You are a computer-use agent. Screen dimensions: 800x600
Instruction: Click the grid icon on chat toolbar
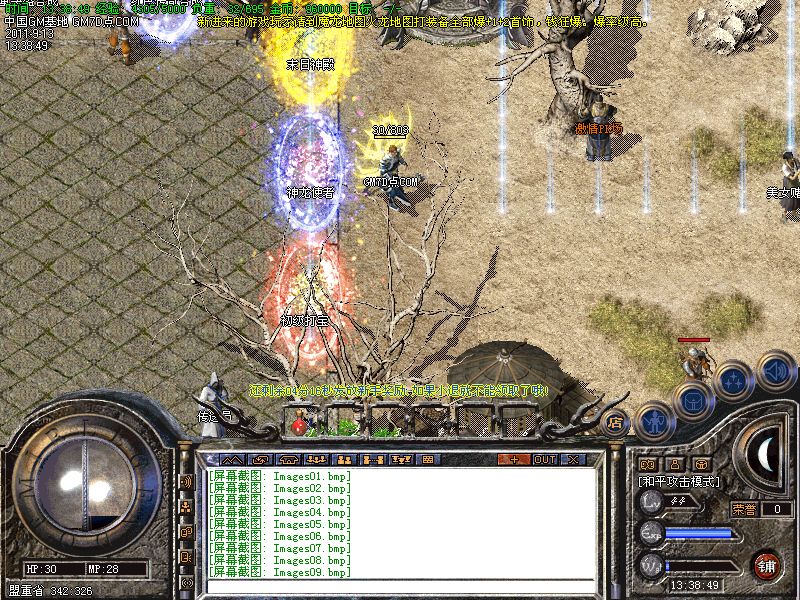tap(427, 459)
